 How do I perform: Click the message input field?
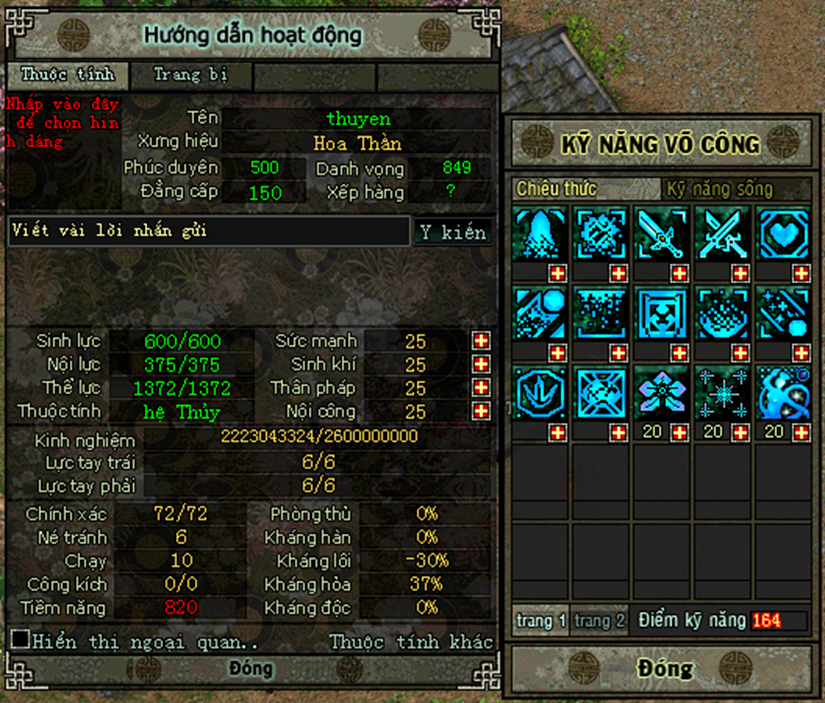[209, 230]
